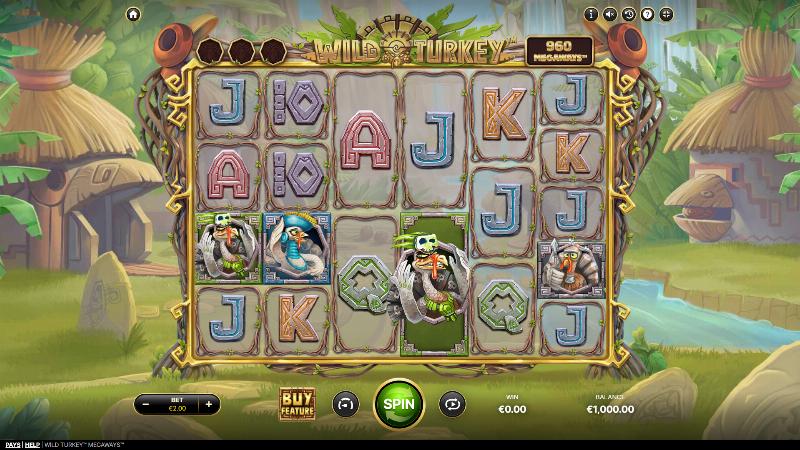Image resolution: width=800 pixels, height=450 pixels.
Task: Decrease the bet with the minus button
Action: coord(146,404)
